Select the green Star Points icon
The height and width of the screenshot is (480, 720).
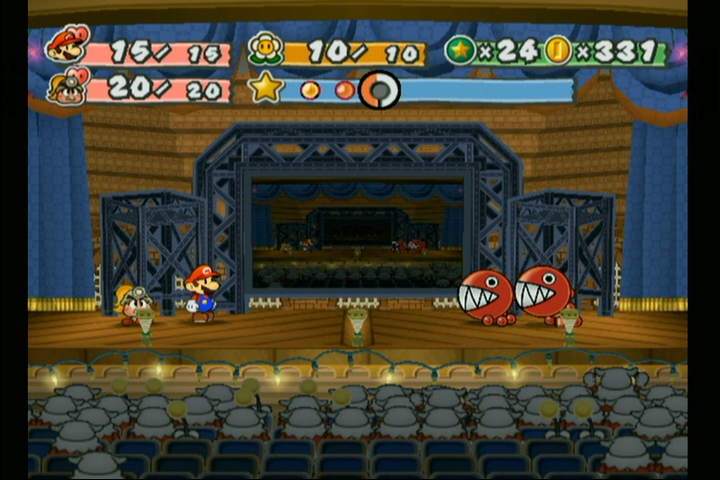click(x=460, y=50)
